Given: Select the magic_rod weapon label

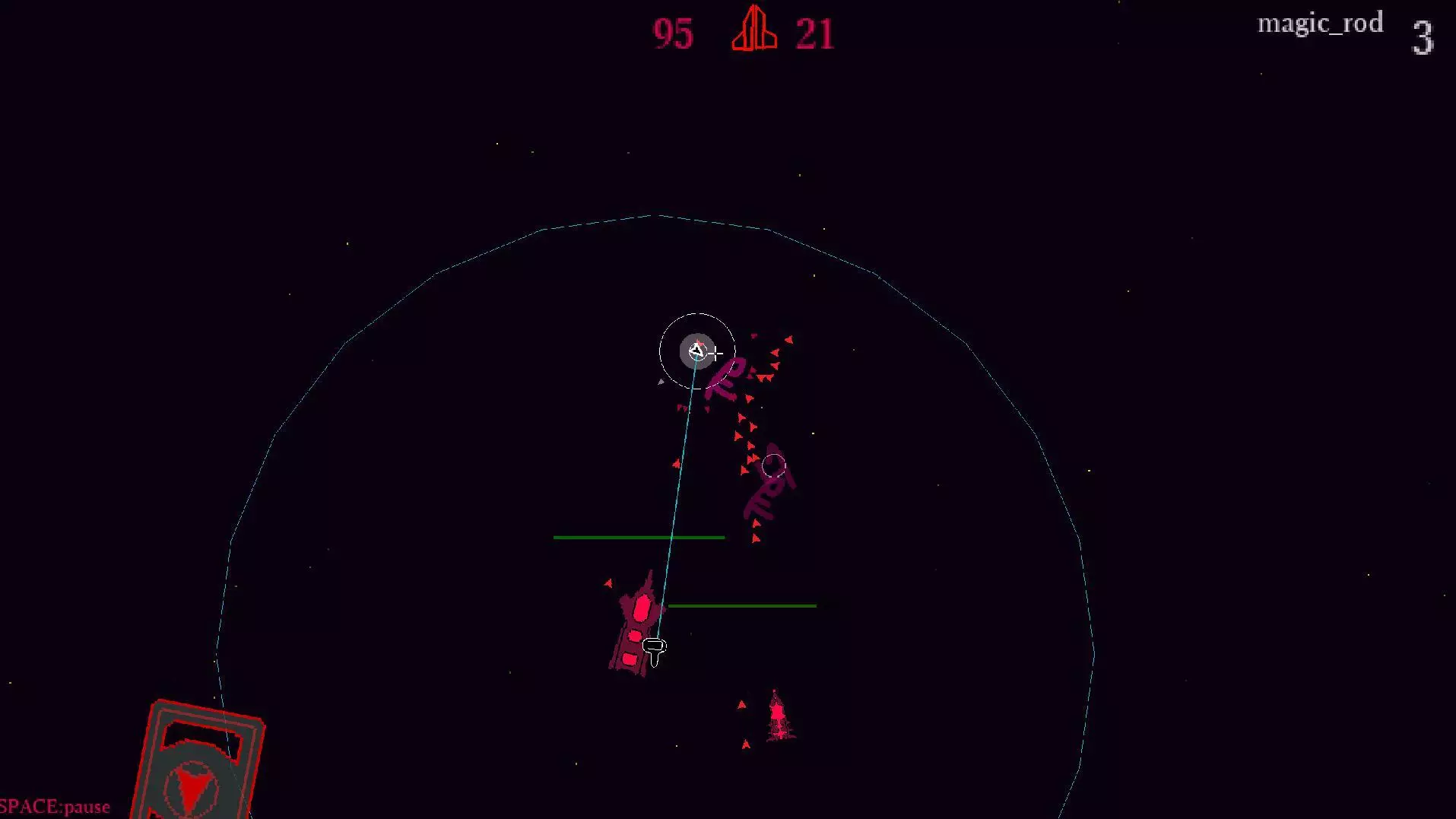Looking at the screenshot, I should [1320, 22].
